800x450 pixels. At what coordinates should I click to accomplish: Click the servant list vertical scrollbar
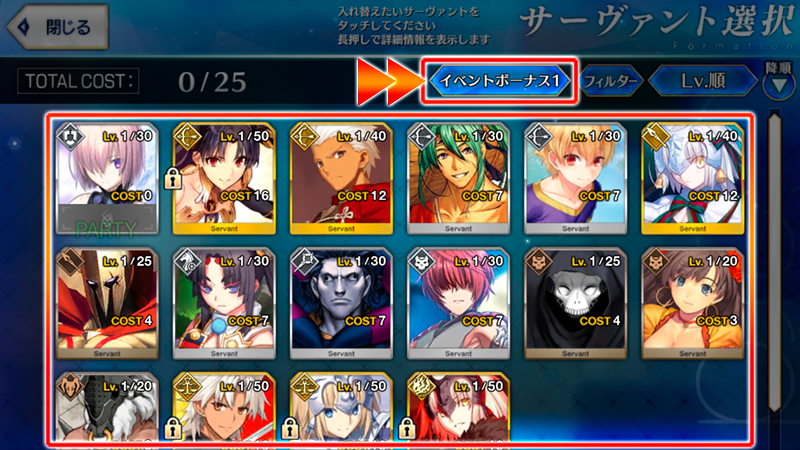[x=776, y=270]
